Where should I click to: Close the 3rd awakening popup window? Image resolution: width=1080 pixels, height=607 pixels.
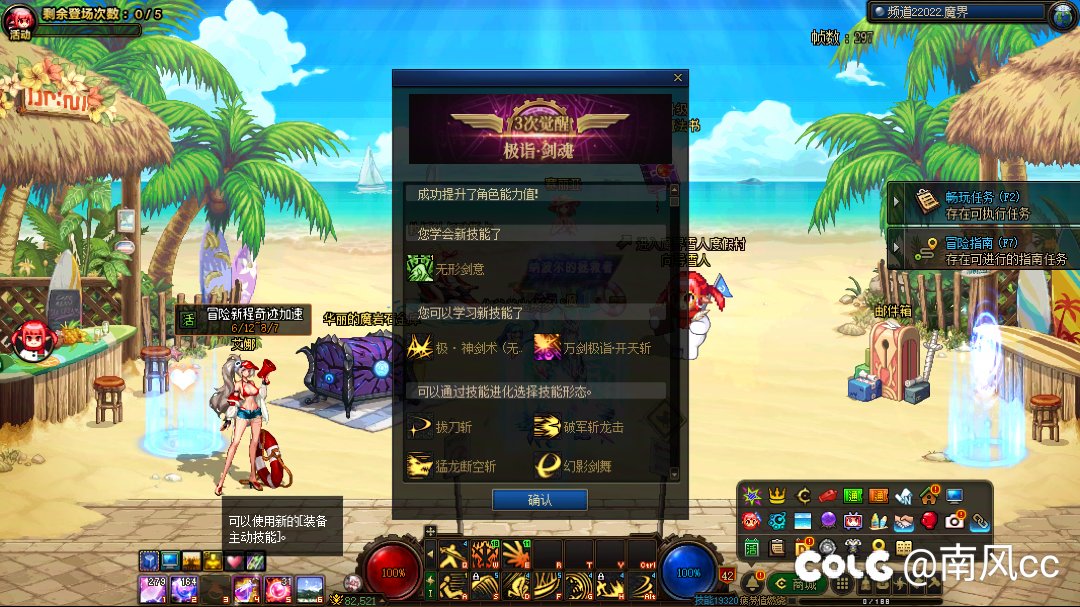coord(678,78)
